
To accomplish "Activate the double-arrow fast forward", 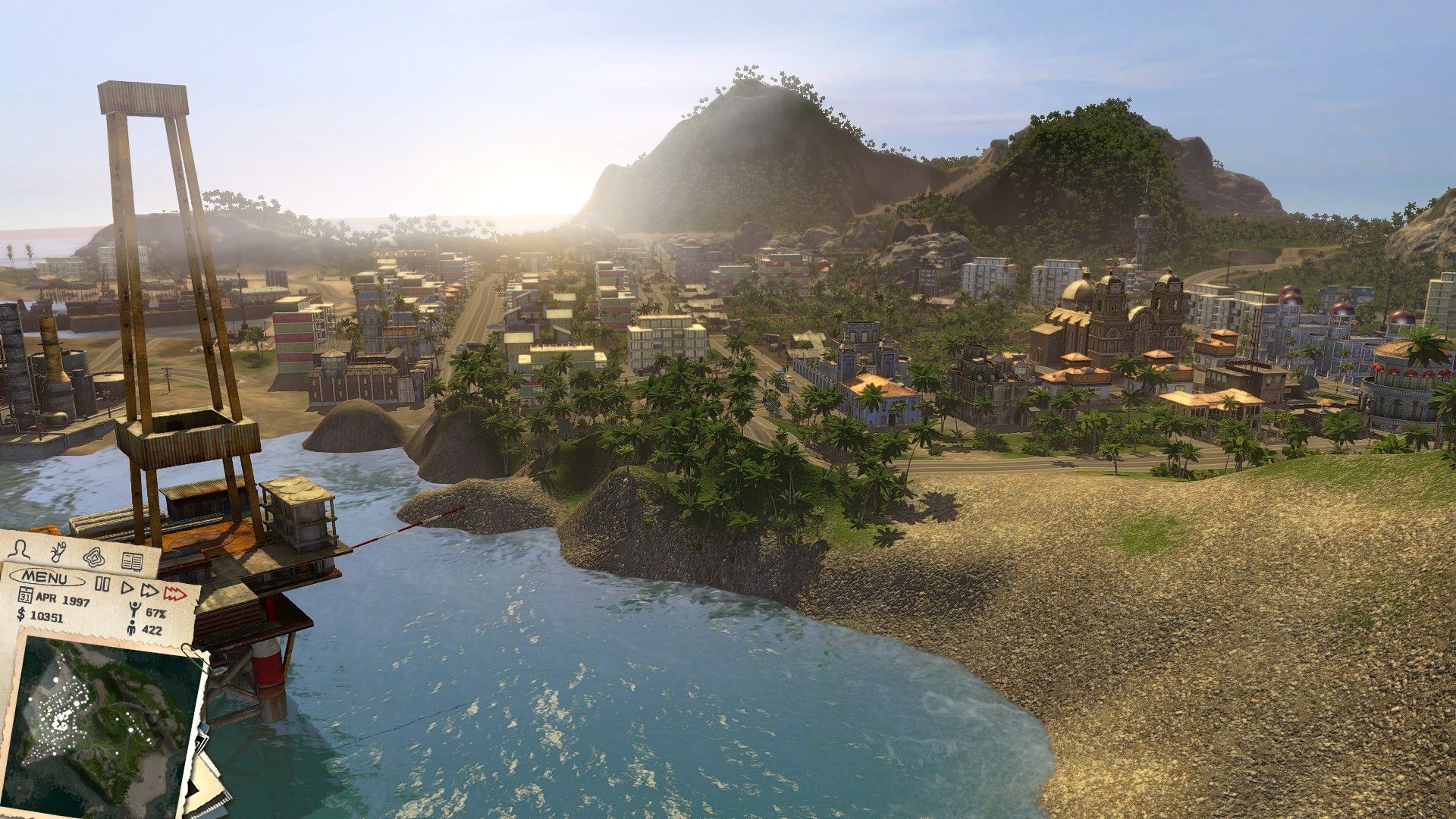I will click(x=149, y=591).
